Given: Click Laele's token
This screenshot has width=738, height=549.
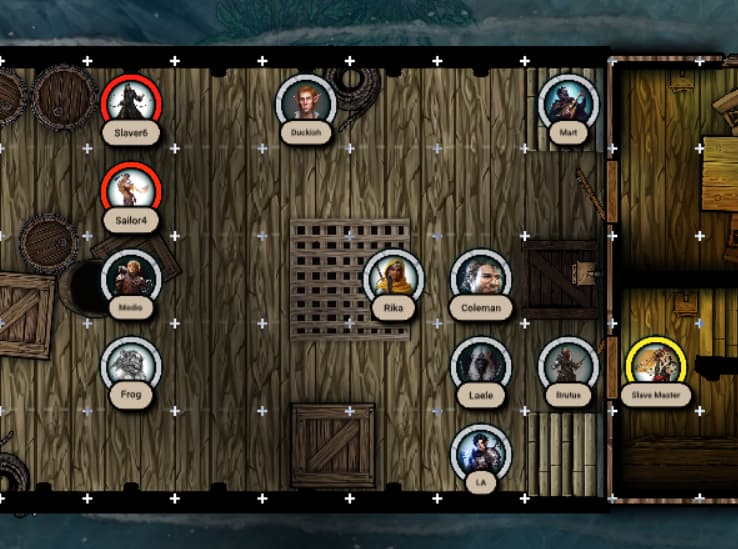Looking at the screenshot, I should coord(480,365).
